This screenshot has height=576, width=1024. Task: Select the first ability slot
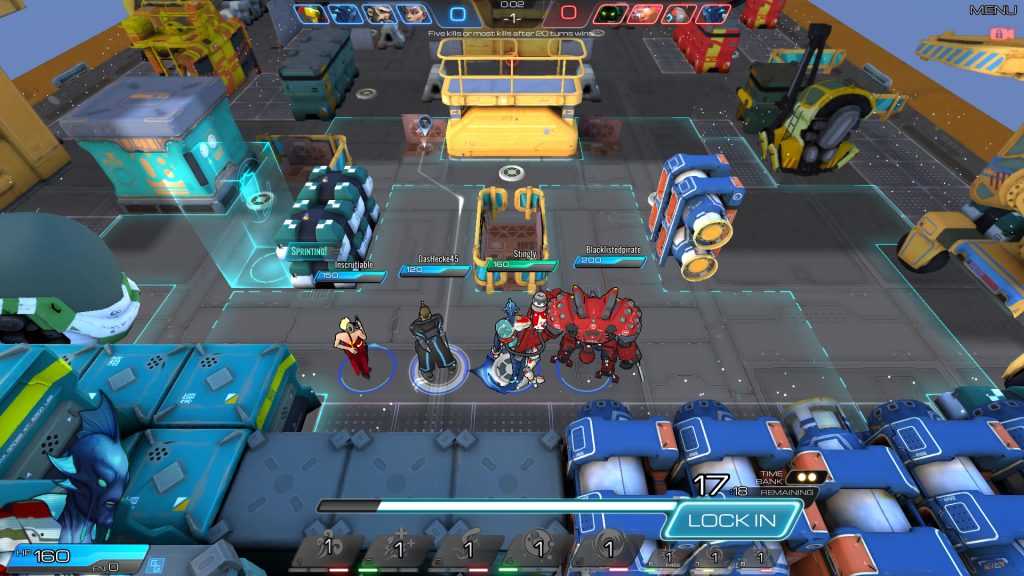(327, 550)
